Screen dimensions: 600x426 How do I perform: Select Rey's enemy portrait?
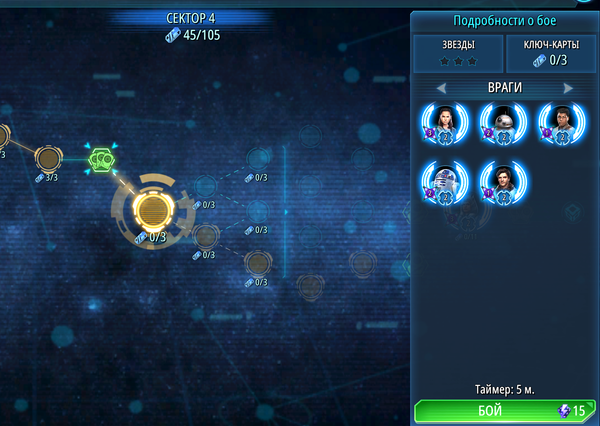(x=444, y=124)
